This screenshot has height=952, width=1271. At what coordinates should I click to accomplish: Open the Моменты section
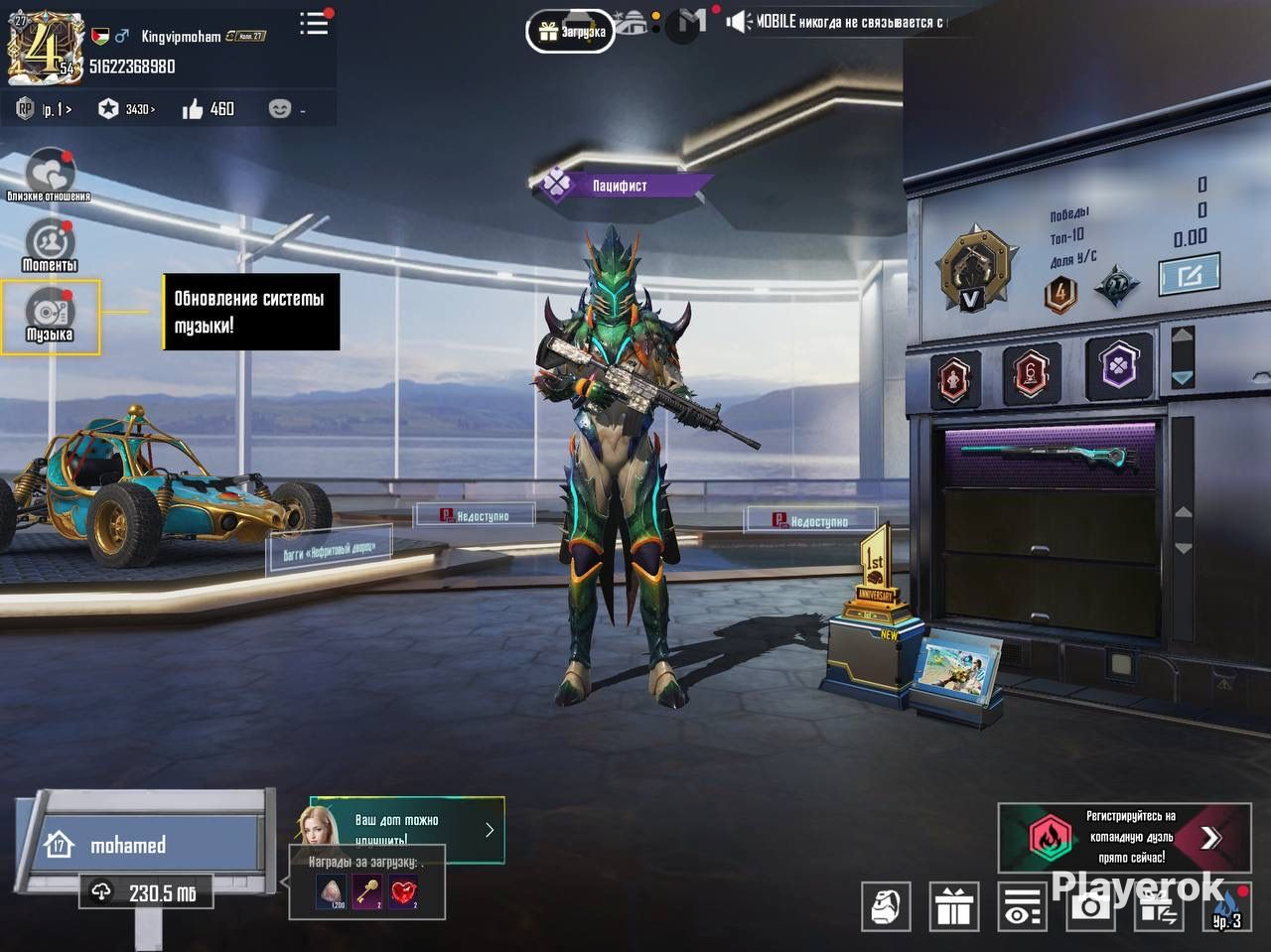pyautogui.click(x=49, y=245)
